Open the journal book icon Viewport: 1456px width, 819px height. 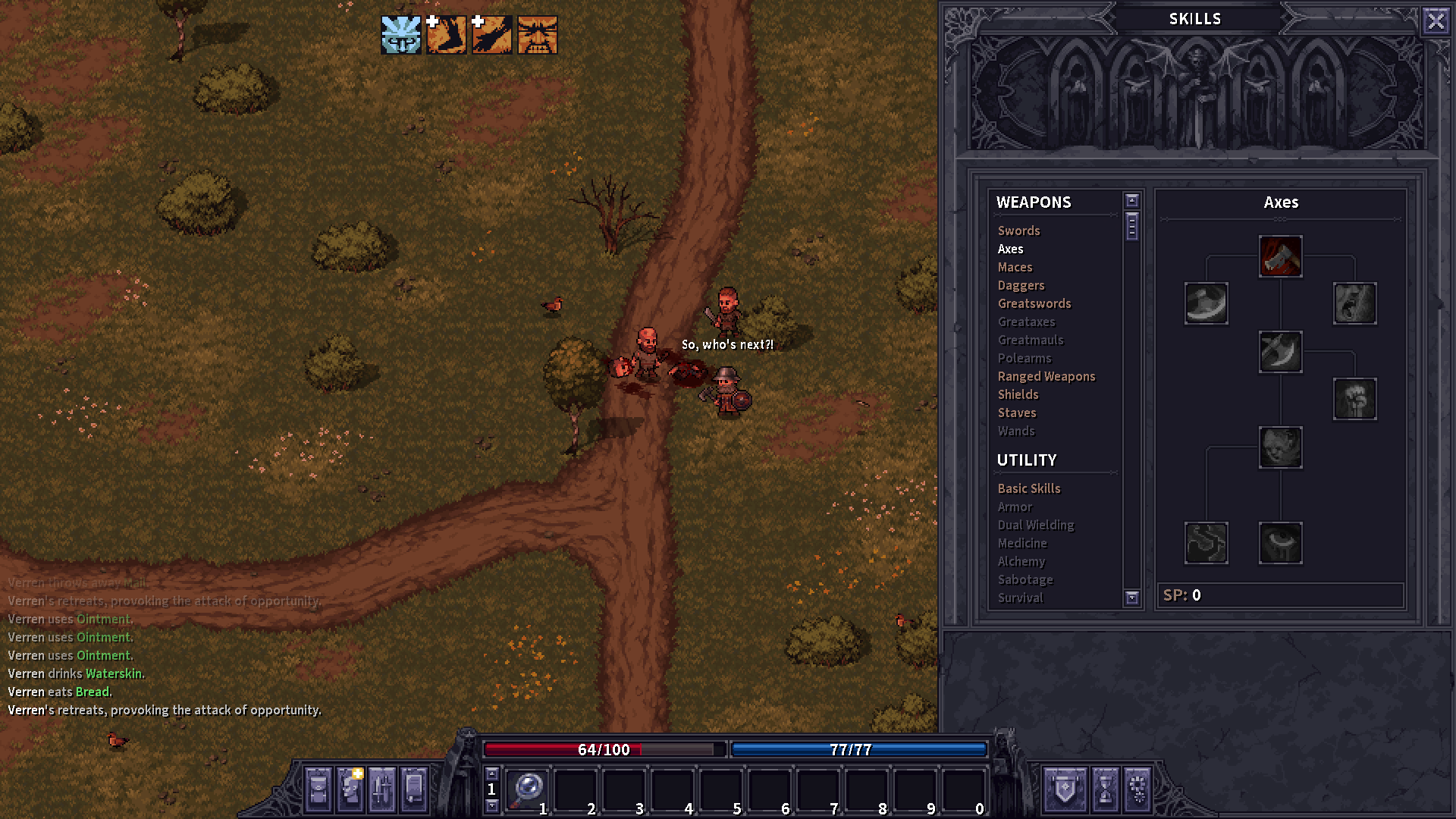pyautogui.click(x=413, y=789)
